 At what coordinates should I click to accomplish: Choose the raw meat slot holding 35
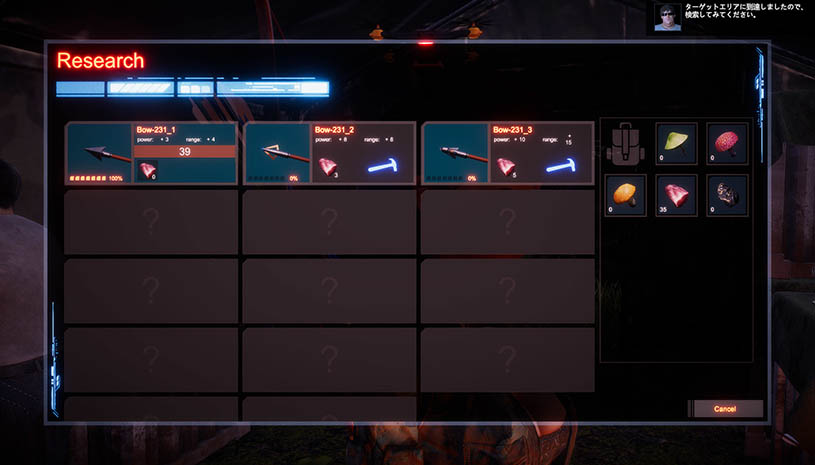tap(676, 195)
